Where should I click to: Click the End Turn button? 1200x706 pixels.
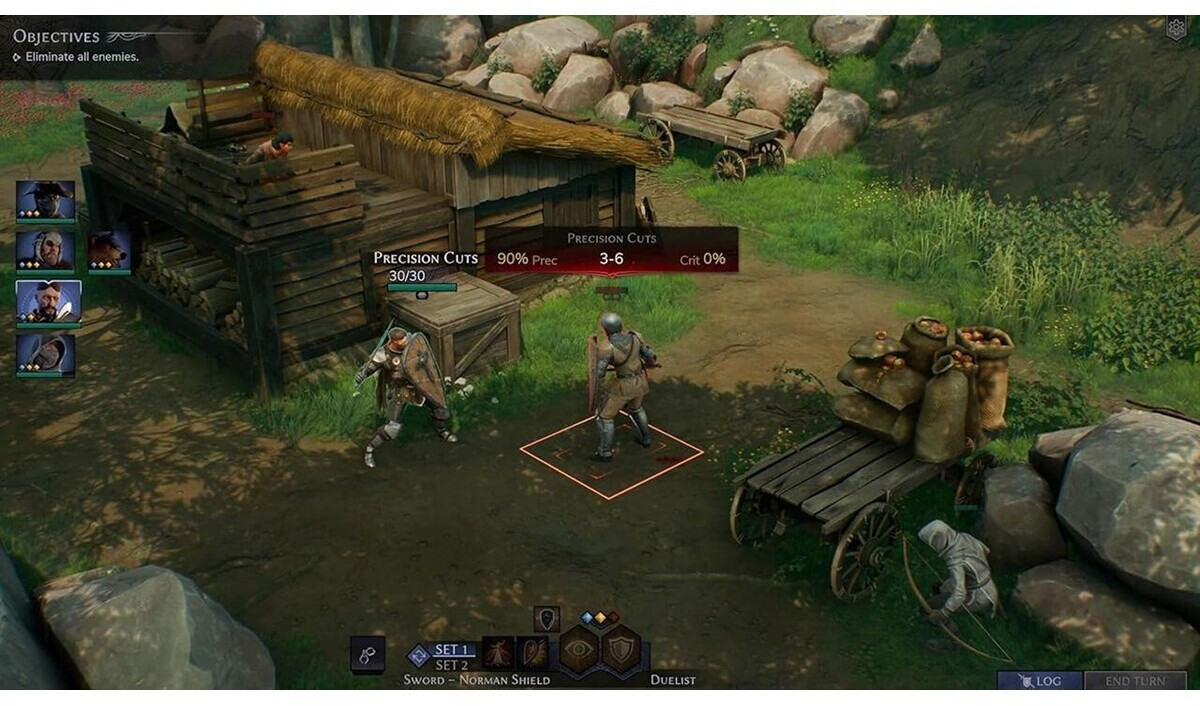(x=1135, y=681)
